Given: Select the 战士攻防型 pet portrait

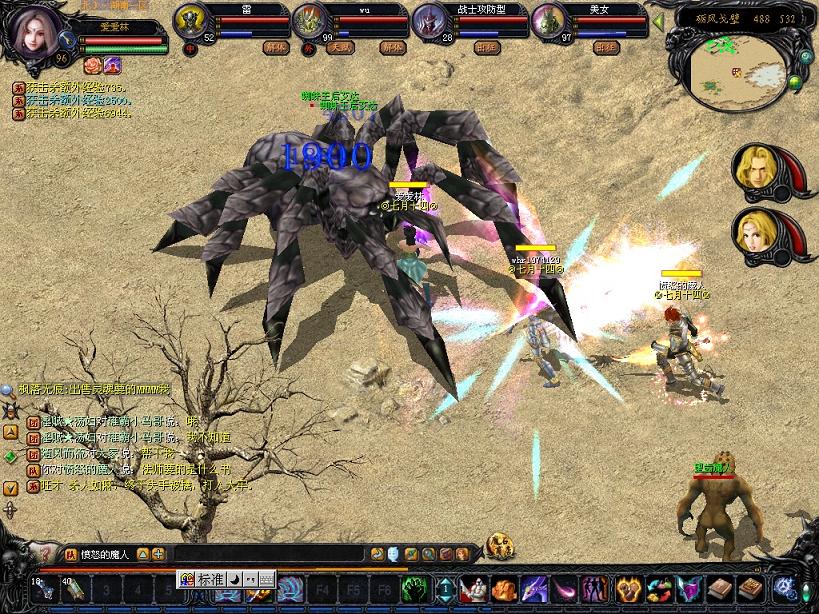Looking at the screenshot, I should point(430,20).
